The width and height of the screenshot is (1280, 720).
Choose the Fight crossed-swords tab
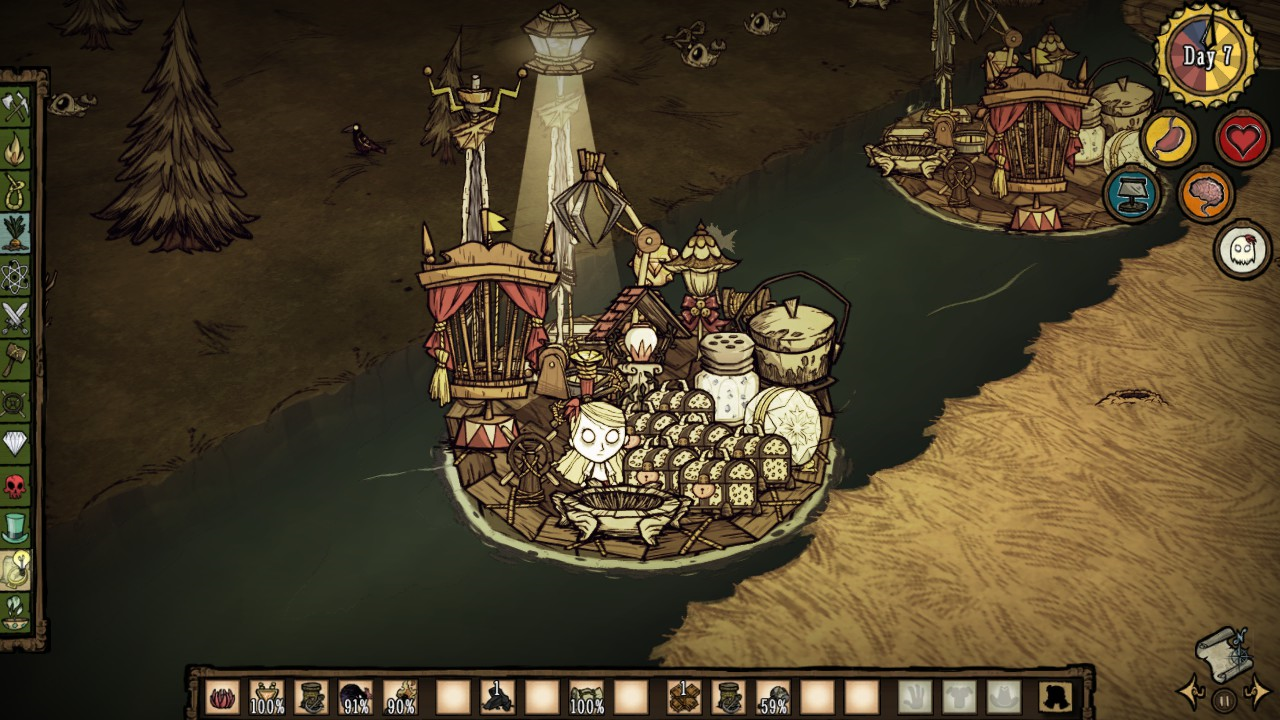tap(15, 318)
